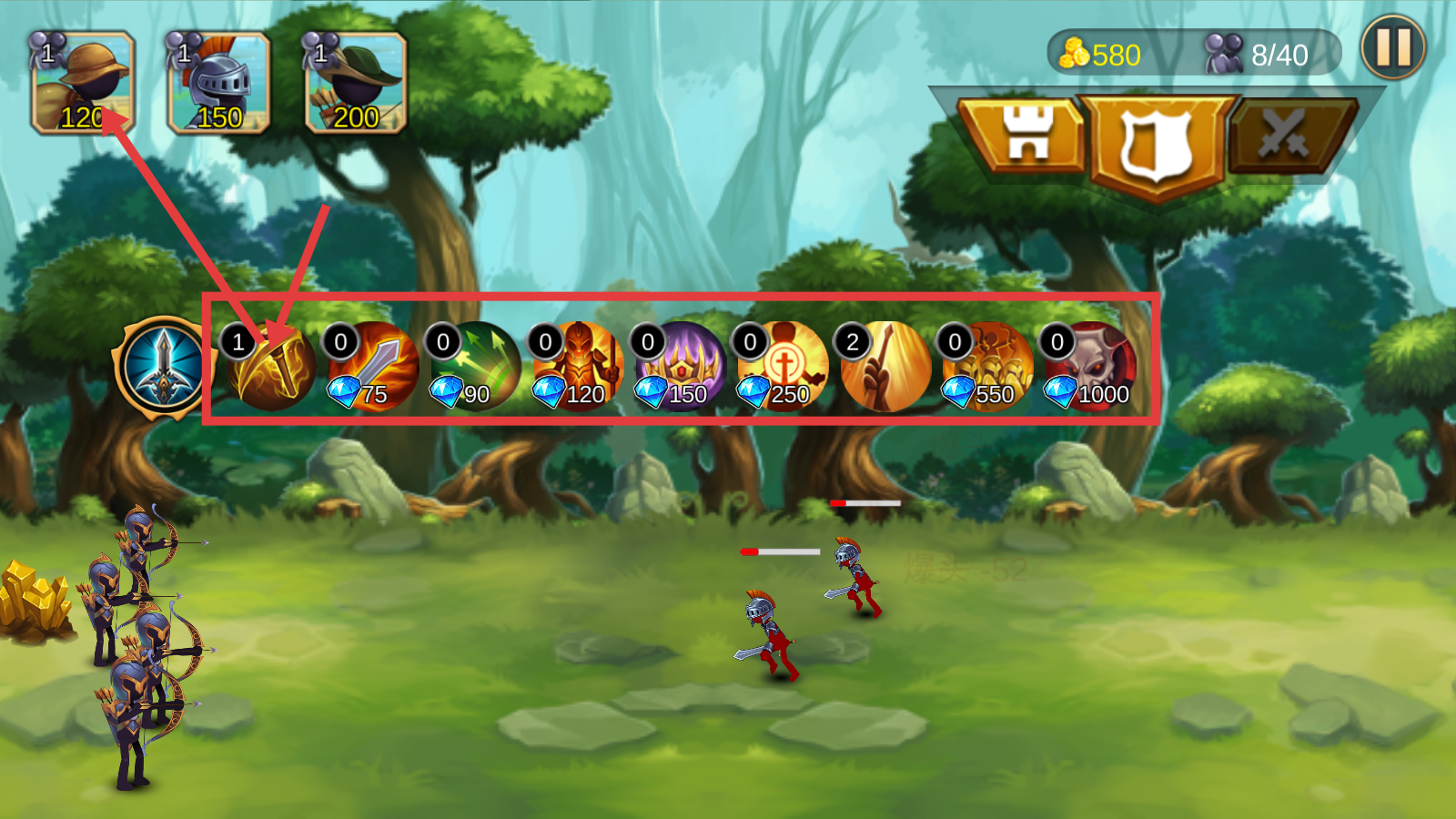Buy the gold pile skill for 550

988,367
